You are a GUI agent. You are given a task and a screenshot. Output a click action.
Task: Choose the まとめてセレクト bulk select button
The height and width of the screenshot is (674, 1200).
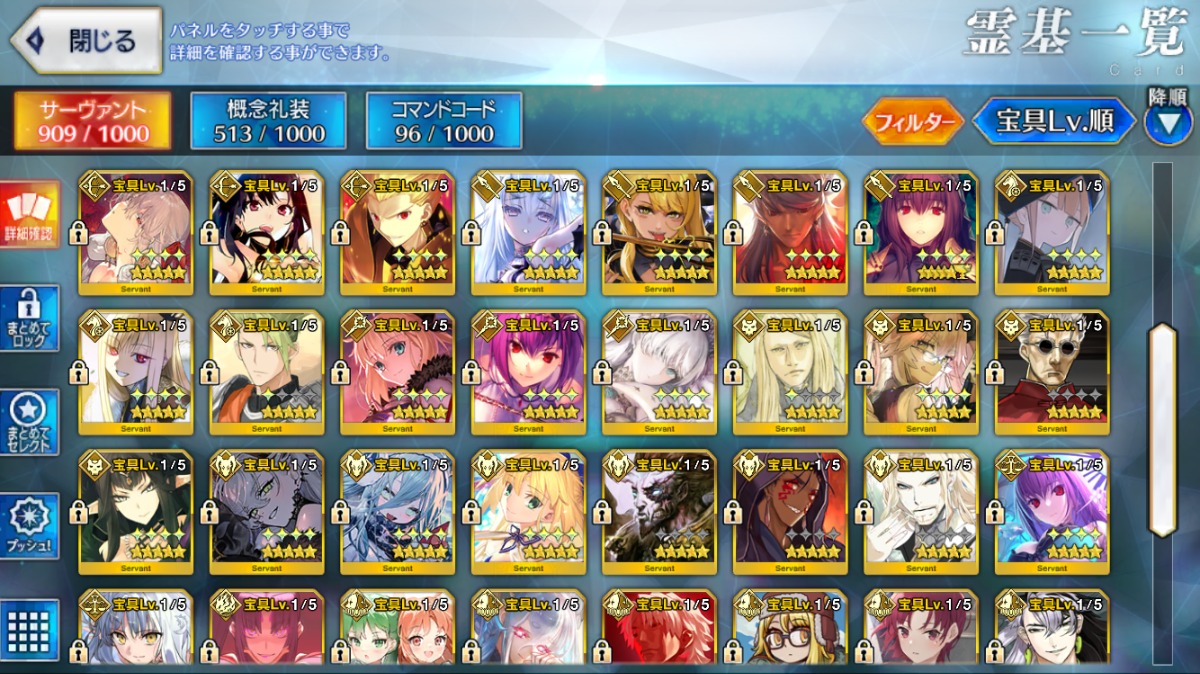coord(29,423)
